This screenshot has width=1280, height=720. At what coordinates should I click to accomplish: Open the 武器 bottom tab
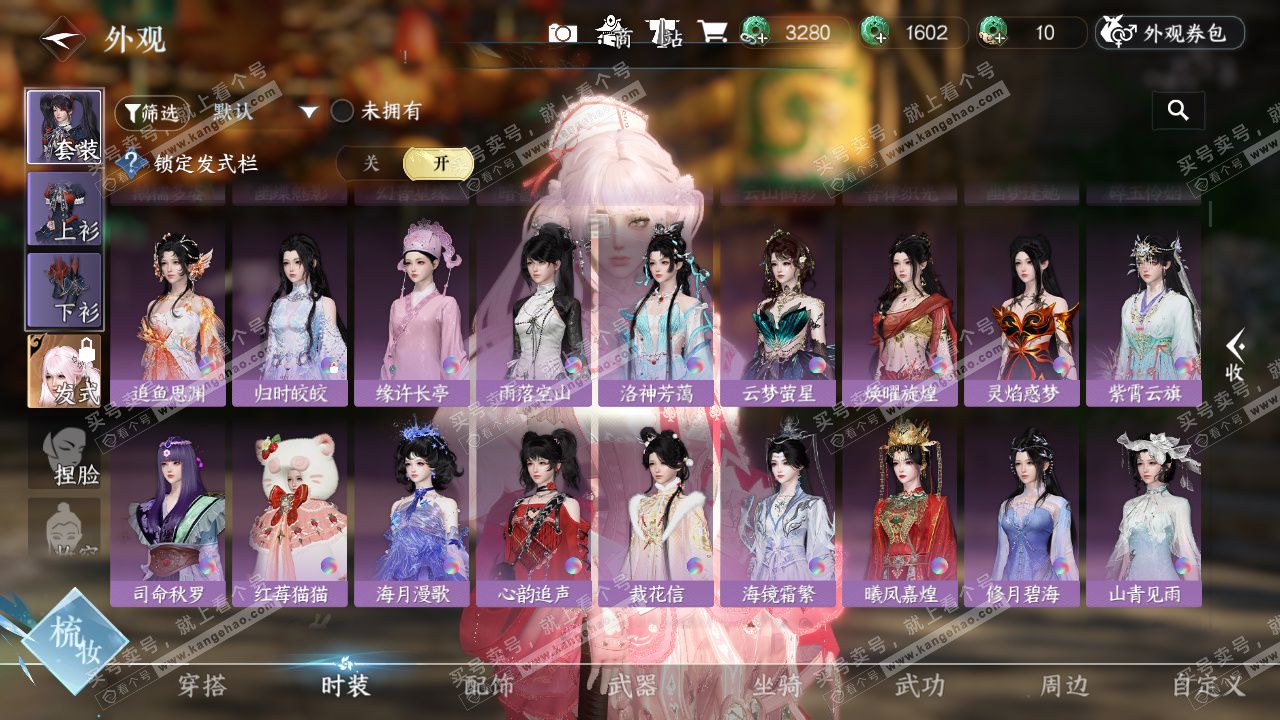[632, 685]
